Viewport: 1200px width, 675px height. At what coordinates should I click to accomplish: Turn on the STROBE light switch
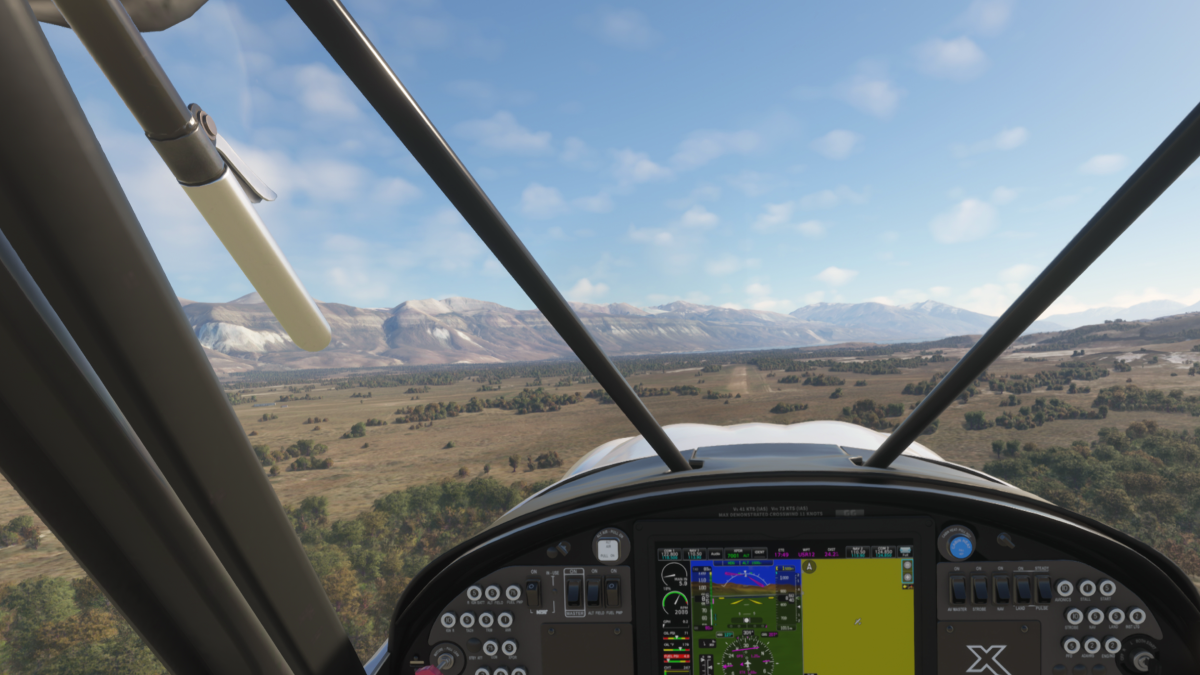tap(980, 589)
